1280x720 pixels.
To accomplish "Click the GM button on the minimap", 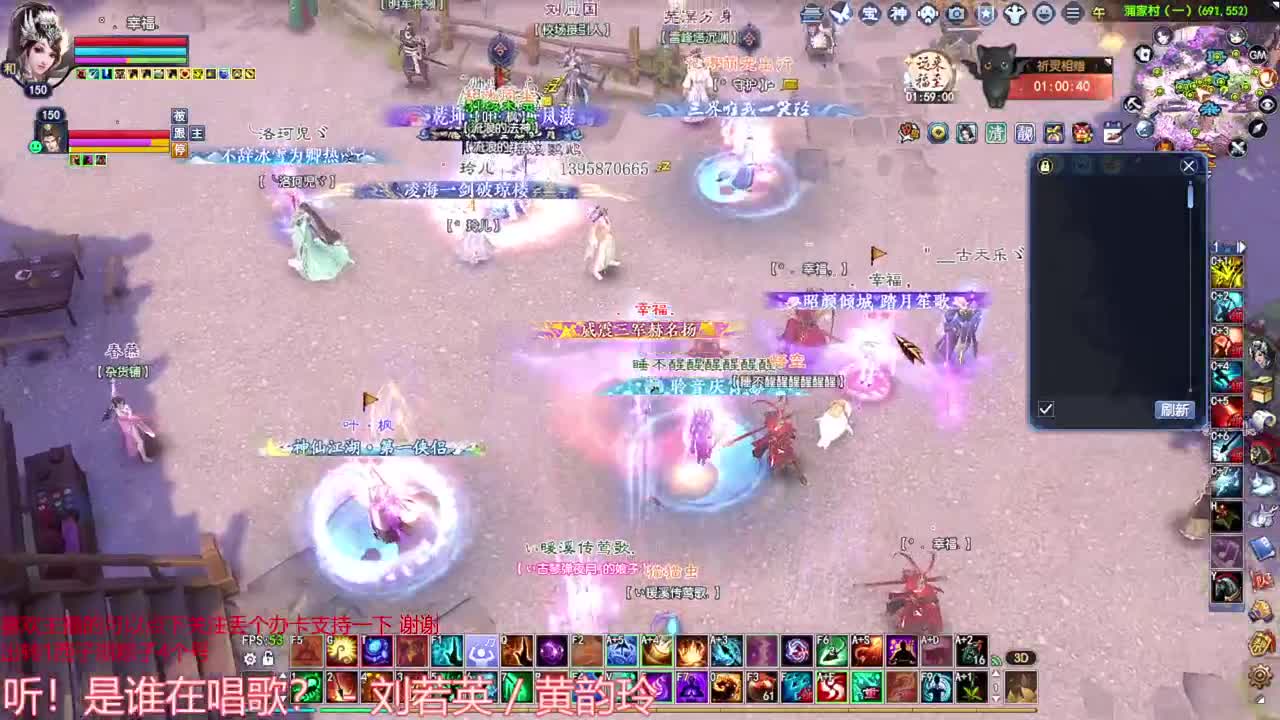I will point(1257,55).
